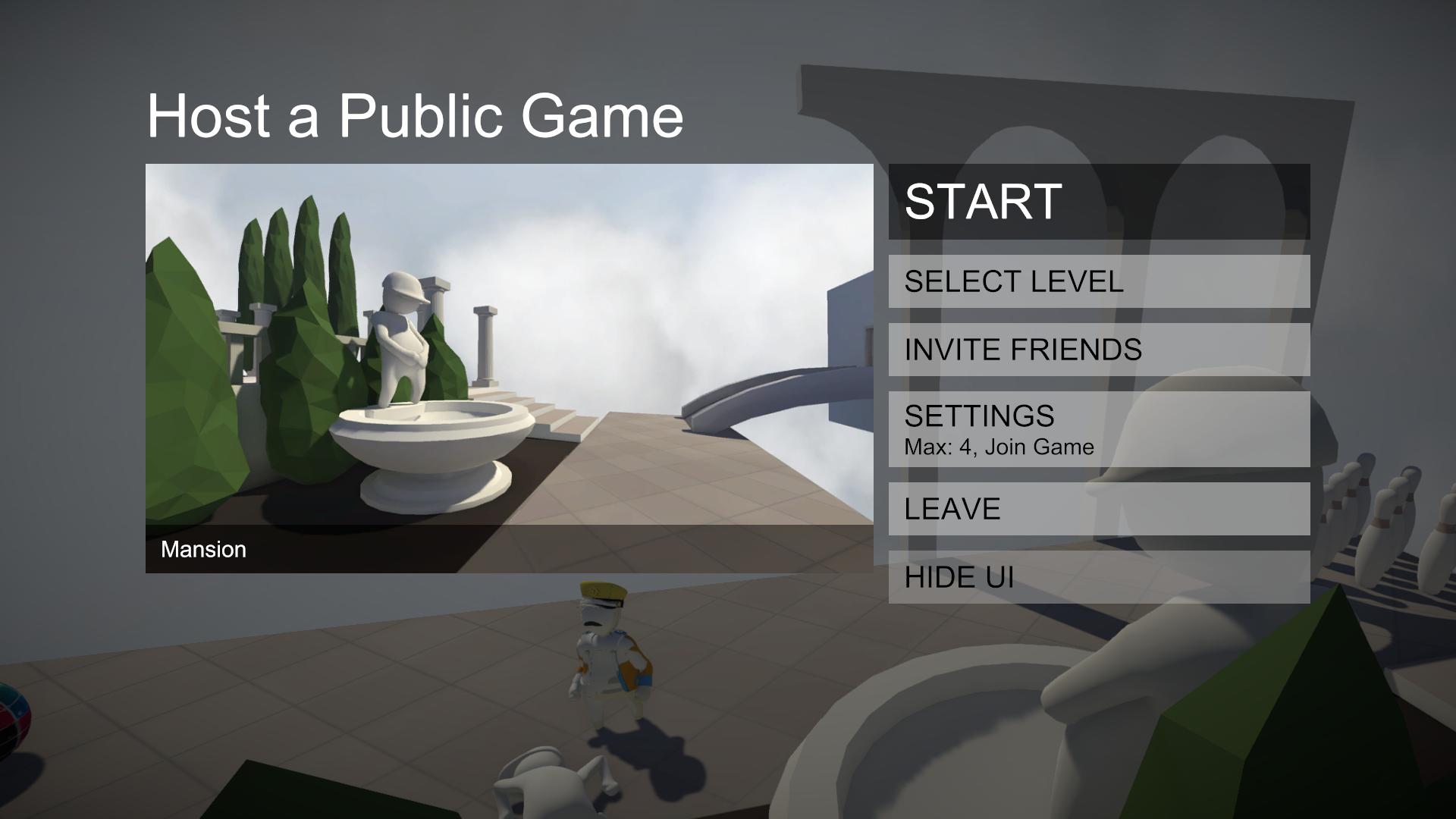Viewport: 1456px width, 819px height.
Task: Open the Select Level menu
Action: [x=1098, y=281]
